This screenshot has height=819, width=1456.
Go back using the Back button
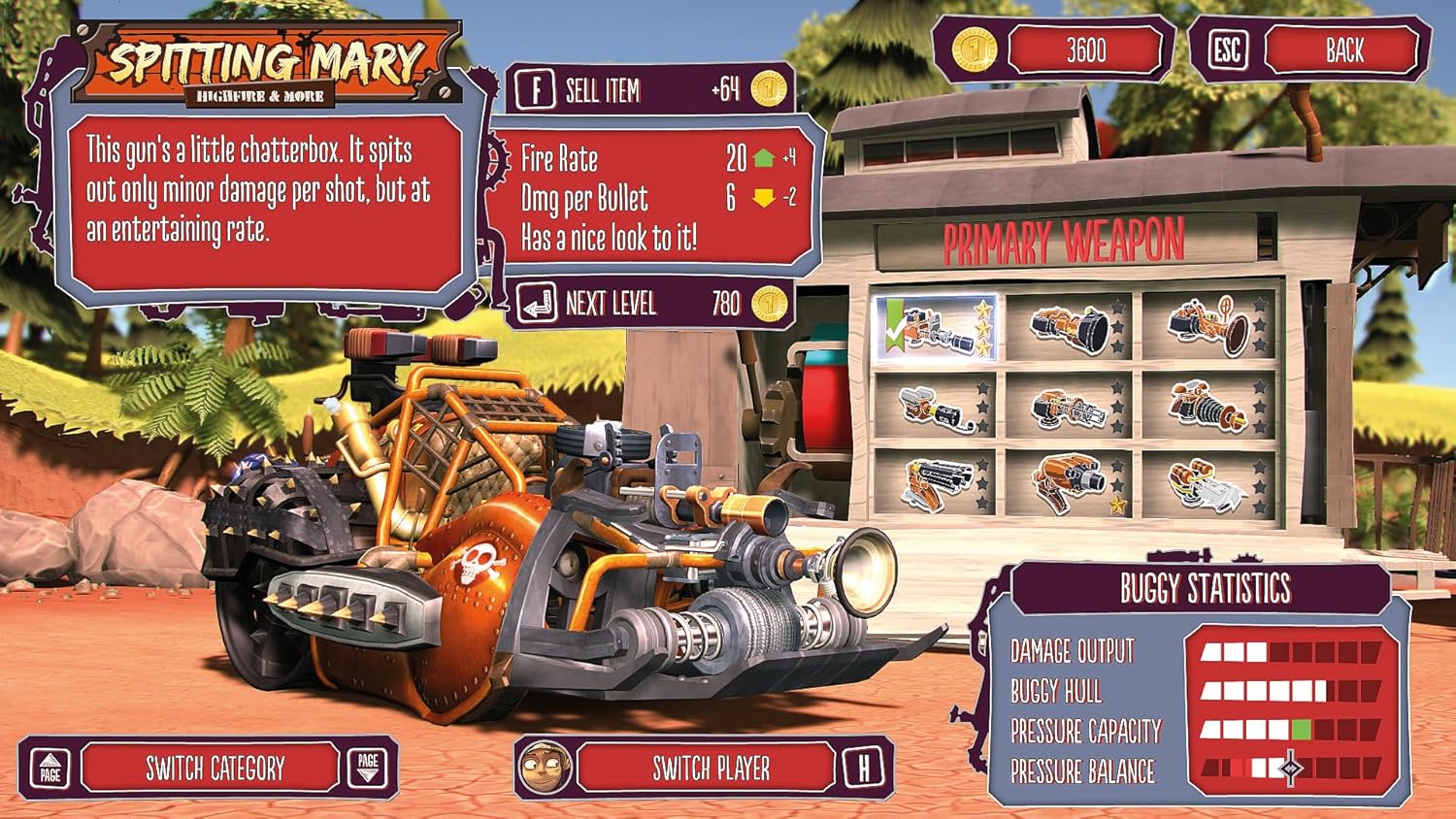pyautogui.click(x=1343, y=50)
